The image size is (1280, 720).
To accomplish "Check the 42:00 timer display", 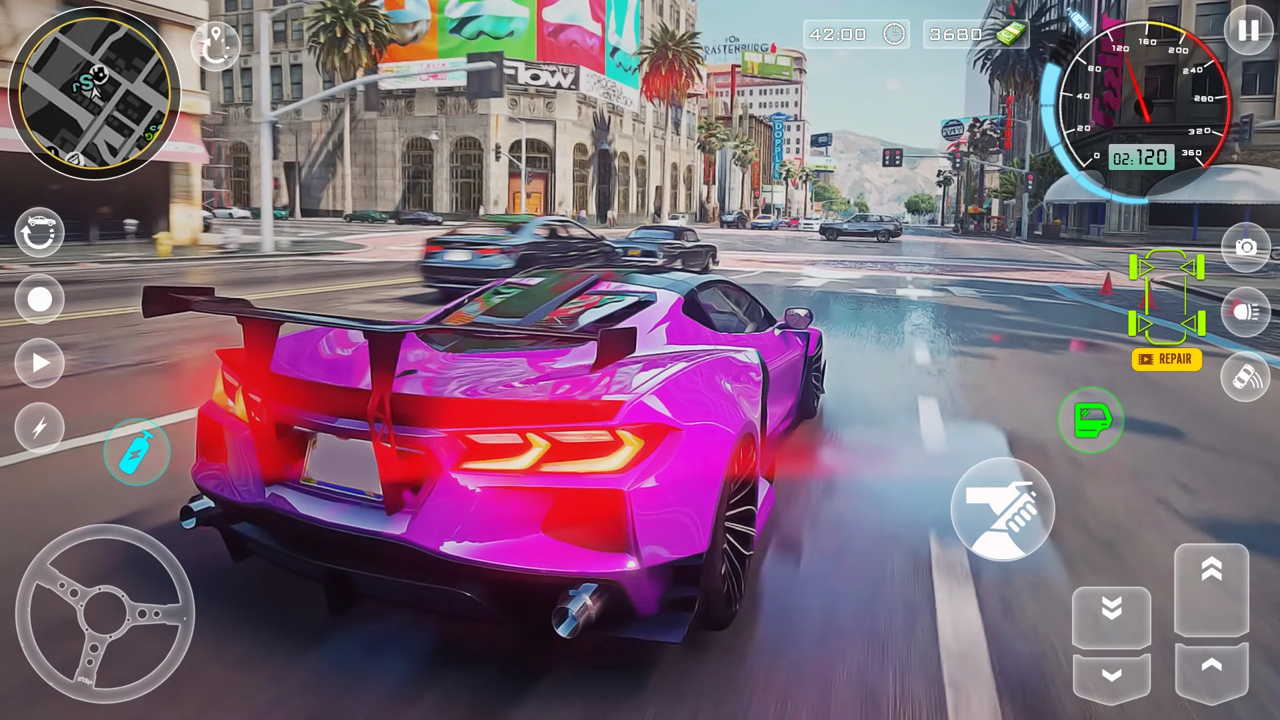I will 855,33.
